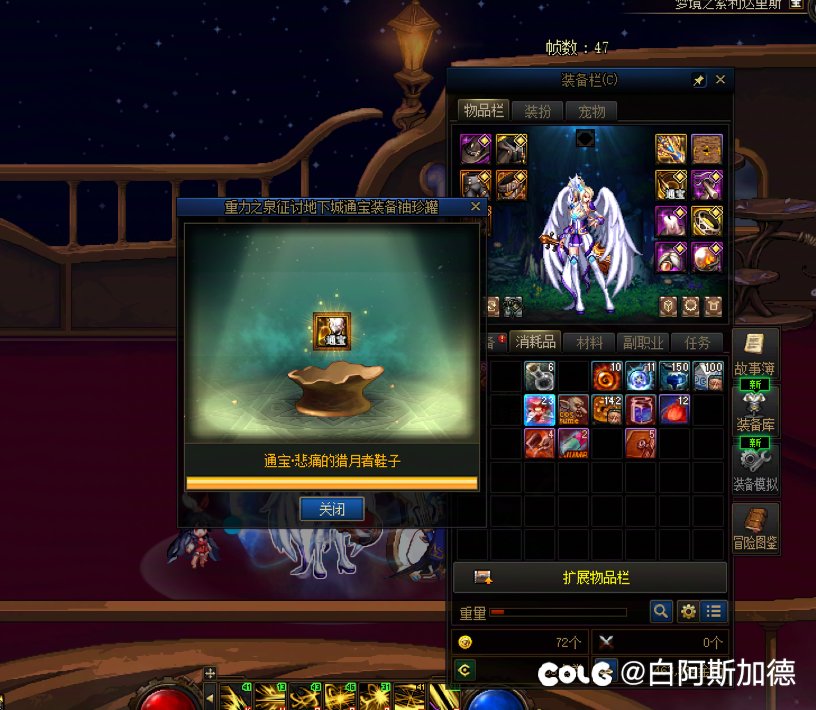Select the blue potion jar item
The width and height of the screenshot is (816, 710).
tap(641, 409)
